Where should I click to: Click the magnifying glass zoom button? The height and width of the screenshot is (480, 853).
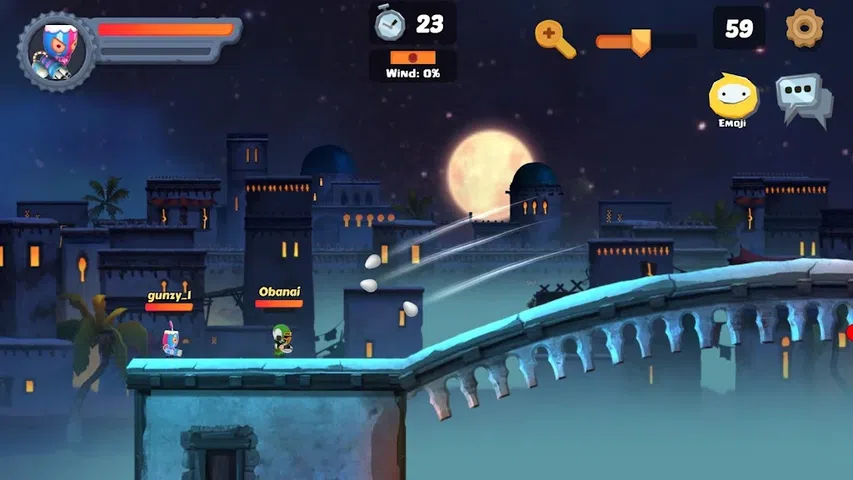point(555,38)
